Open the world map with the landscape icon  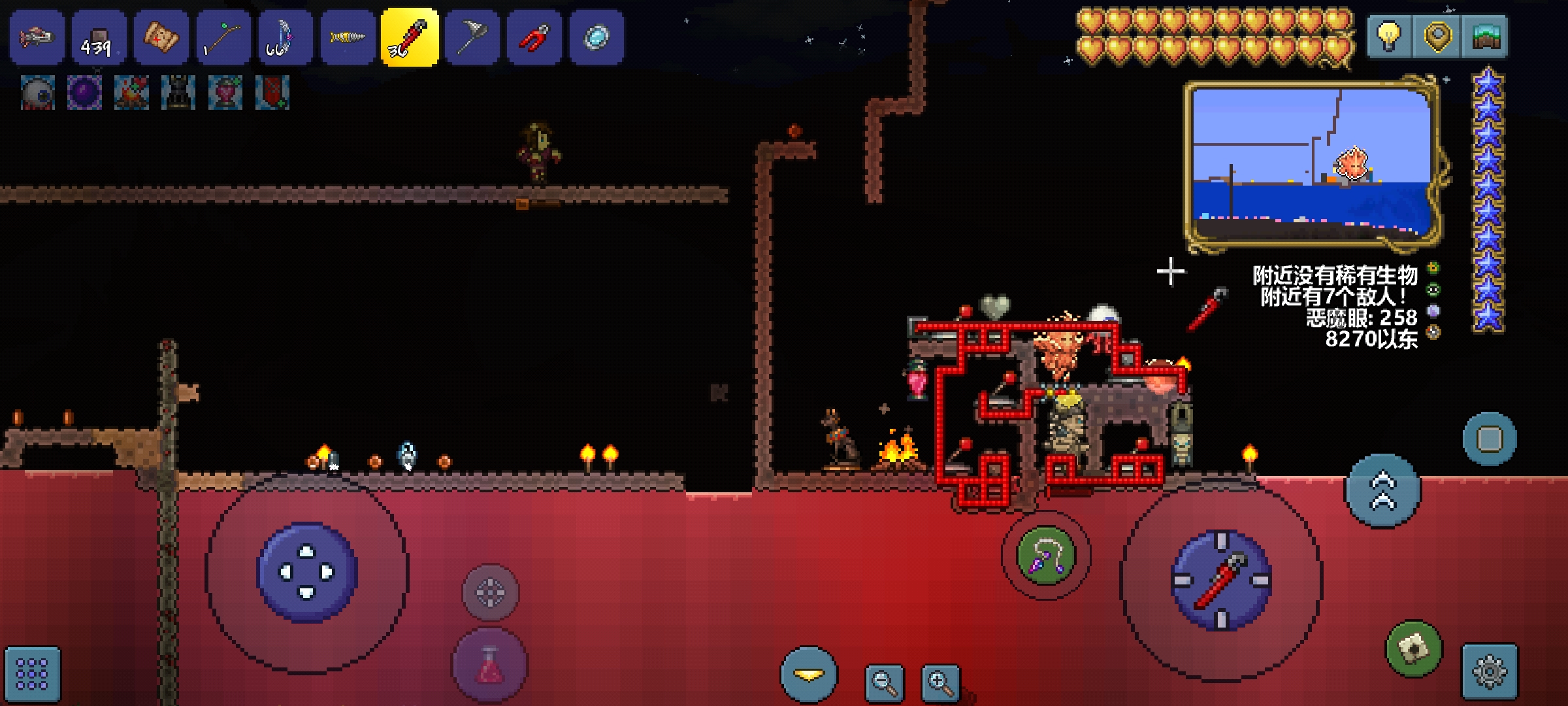tap(1486, 37)
